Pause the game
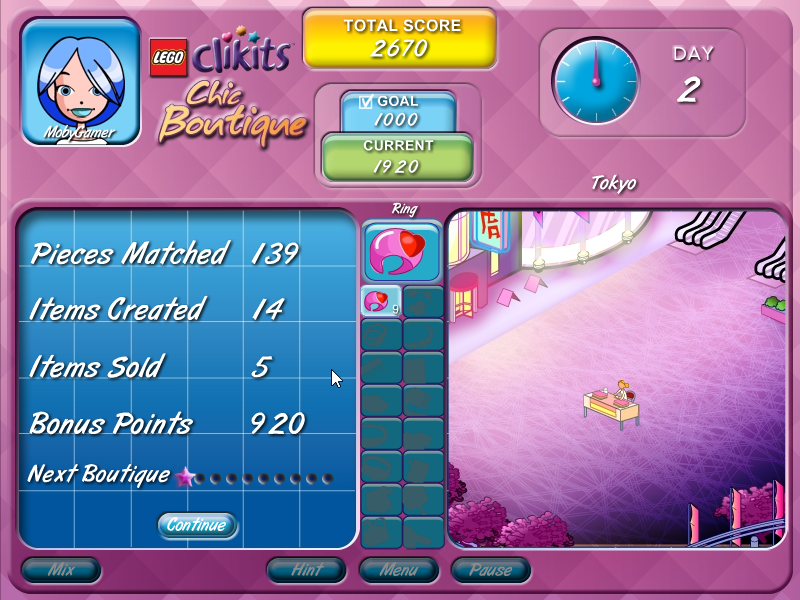This screenshot has width=800, height=600. 490,571
